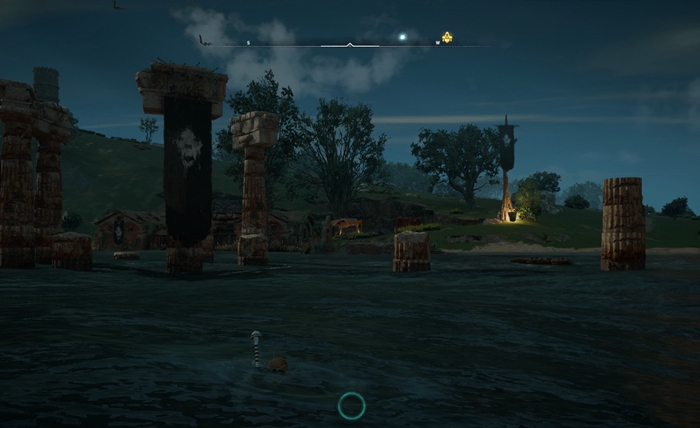The width and height of the screenshot is (700, 428).
Task: Click the glowing white dot on the compass
Action: pyautogui.click(x=403, y=38)
